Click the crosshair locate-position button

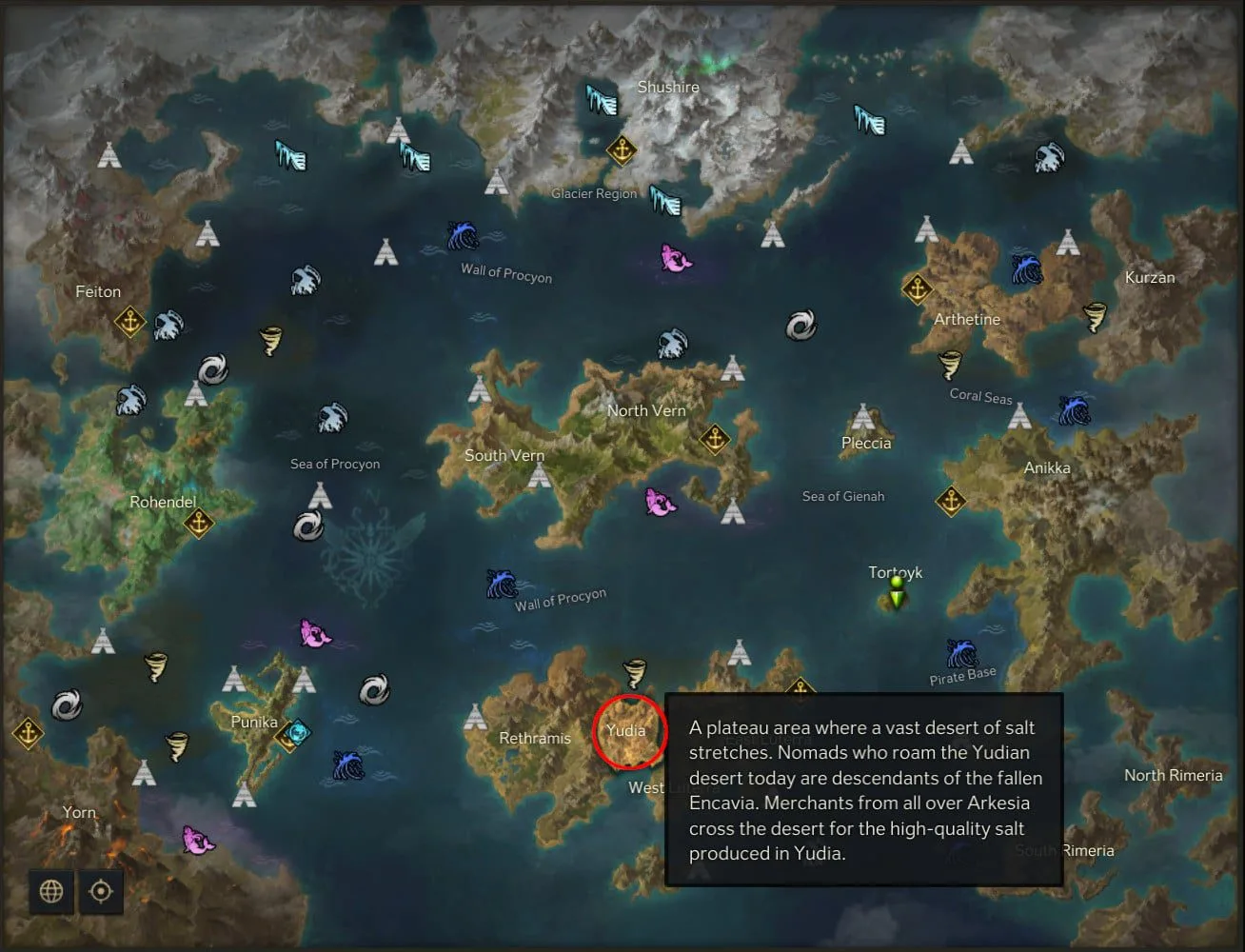(101, 891)
